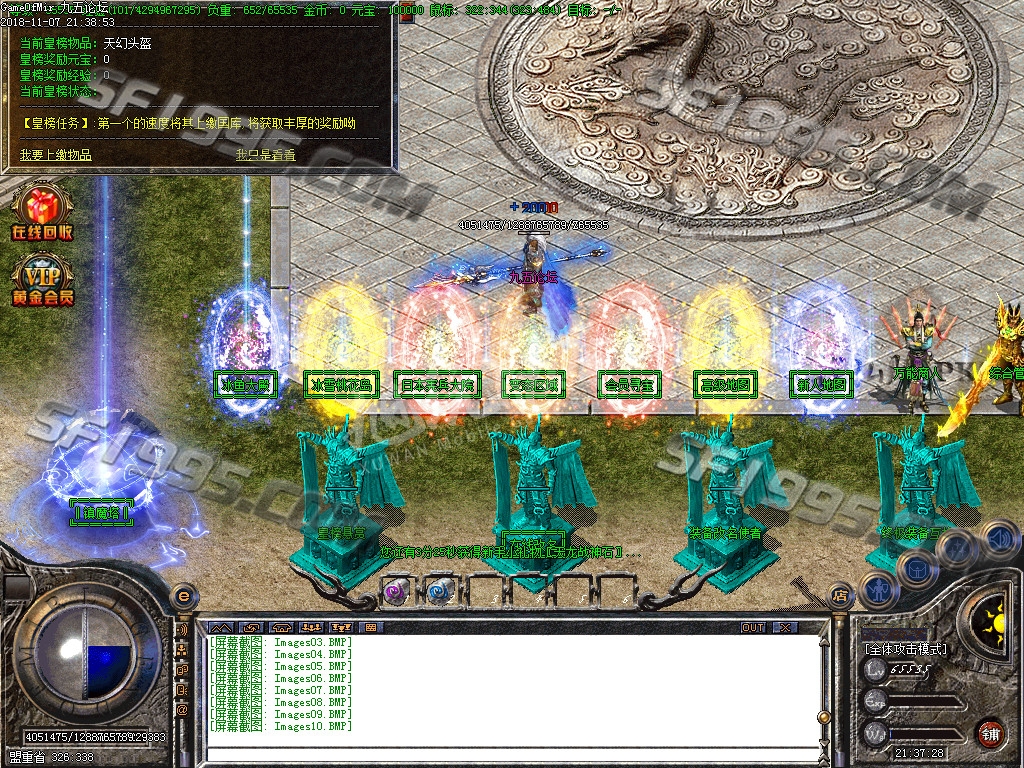Use the purple scroll in the belt slot

pos(396,592)
